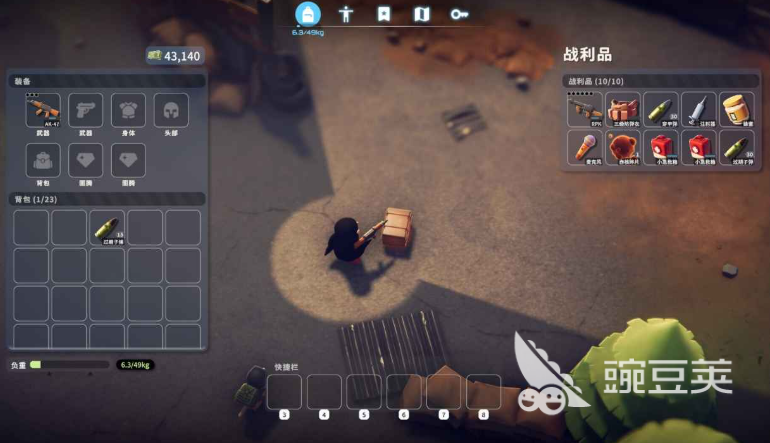
Task: Click the empty pistol weapon slot
Action: click(85, 111)
